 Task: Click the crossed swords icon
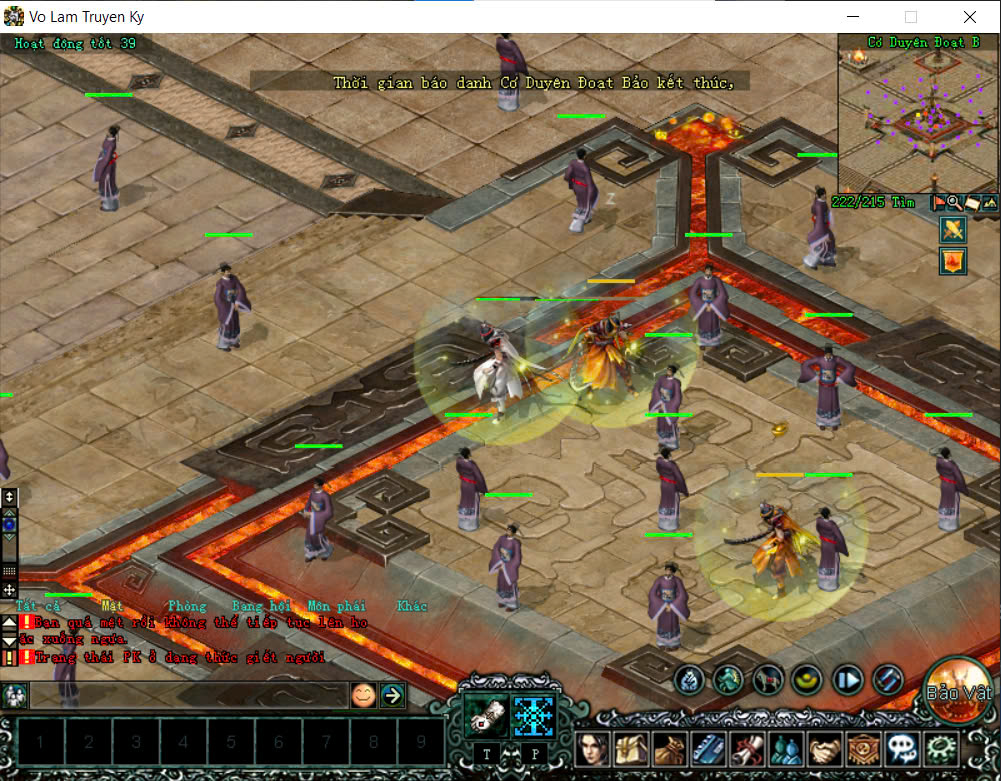click(x=952, y=230)
